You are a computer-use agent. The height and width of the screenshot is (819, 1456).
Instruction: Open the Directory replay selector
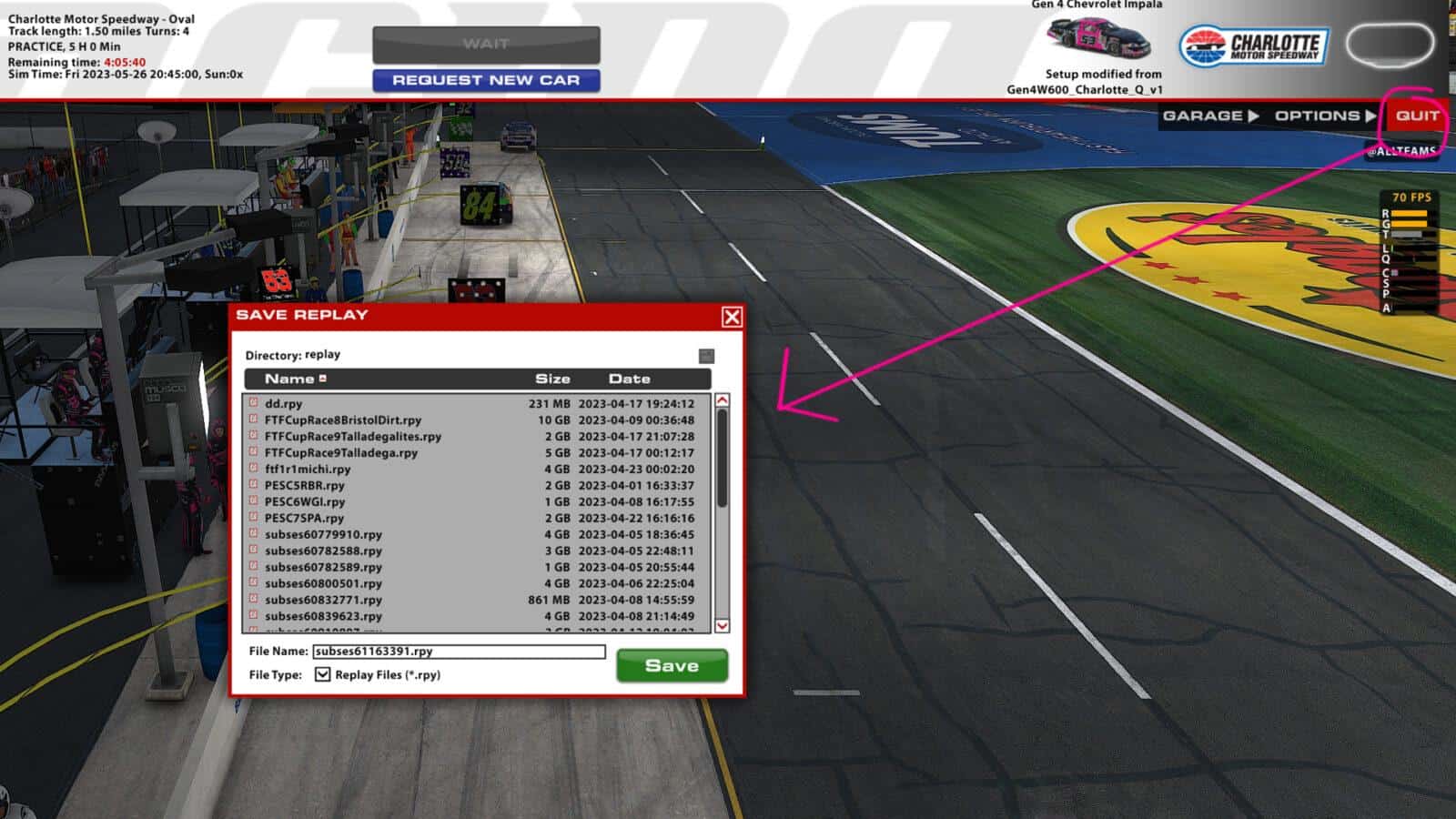[293, 355]
